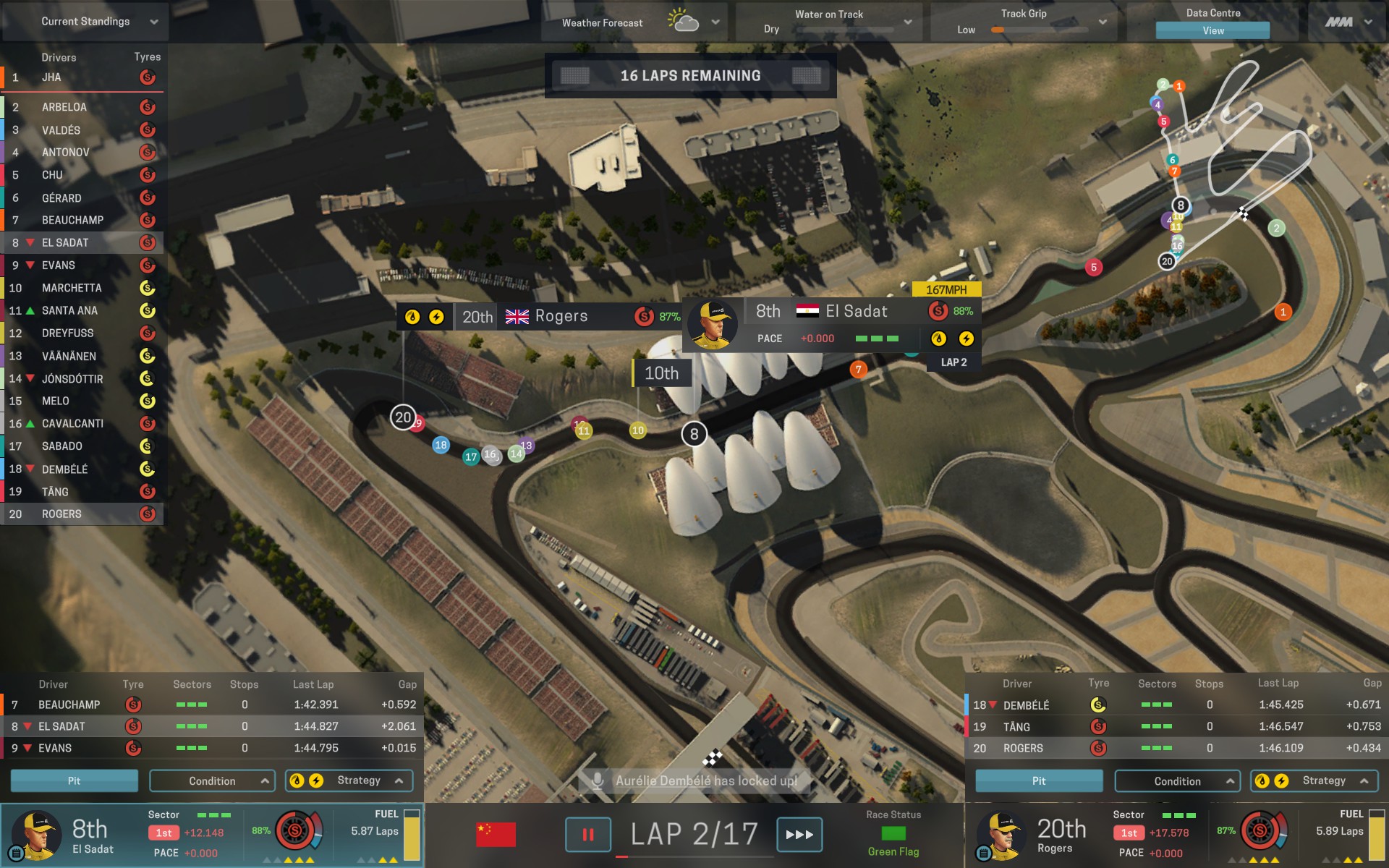The height and width of the screenshot is (868, 1389).
Task: Speed up the race with fast-forward arrows
Action: click(x=799, y=835)
